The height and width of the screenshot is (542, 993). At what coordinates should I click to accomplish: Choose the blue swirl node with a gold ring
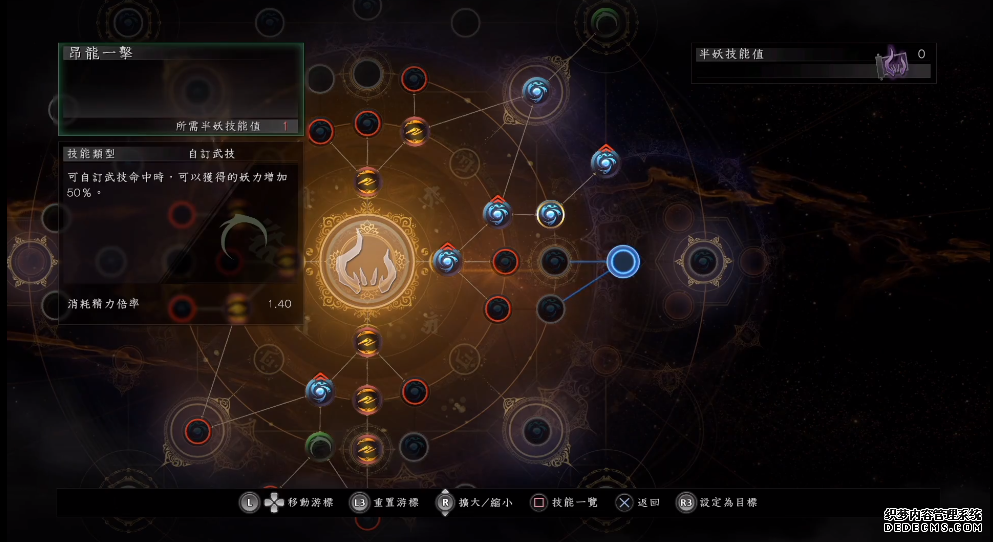click(550, 213)
